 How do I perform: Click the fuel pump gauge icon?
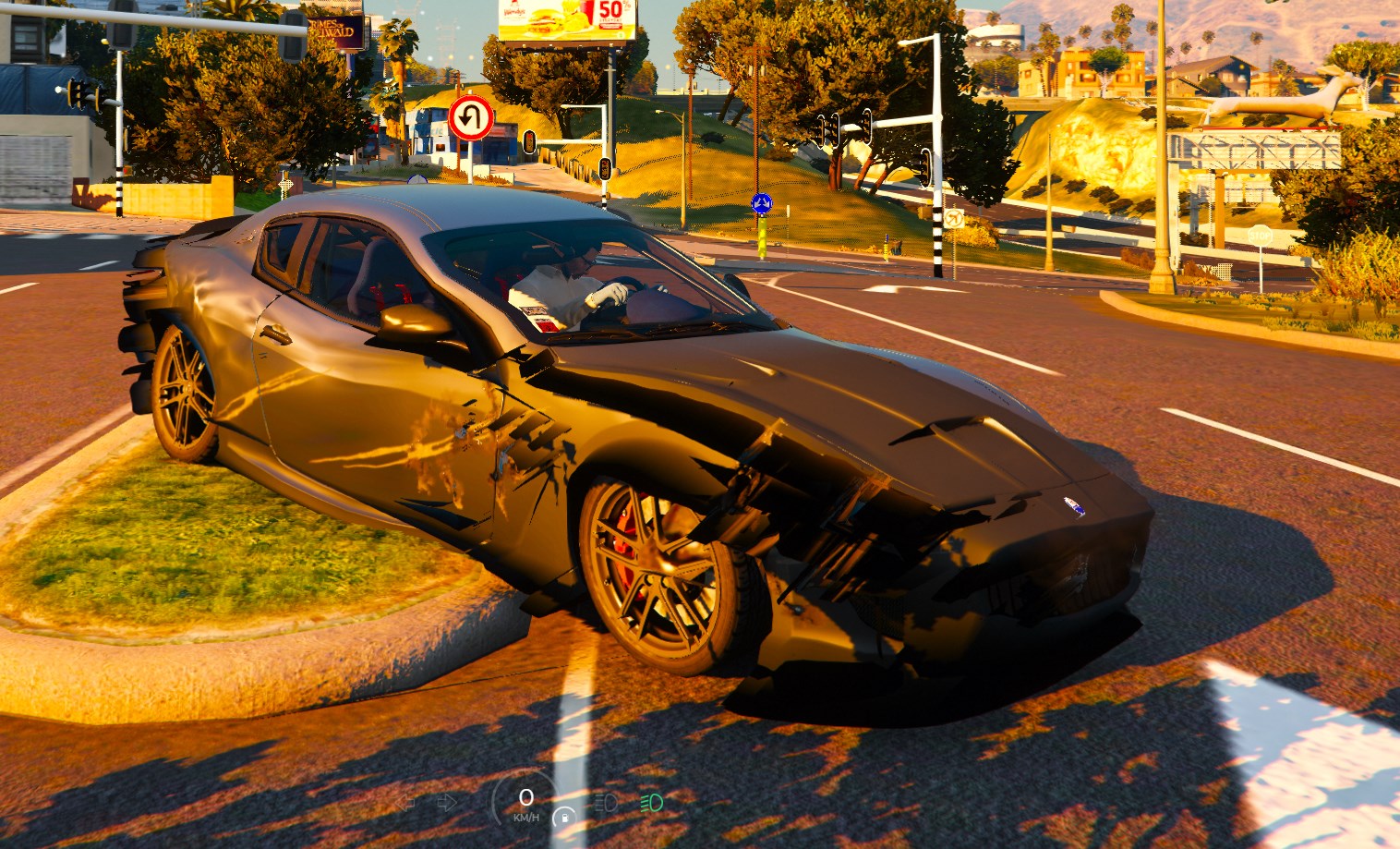coord(563,817)
